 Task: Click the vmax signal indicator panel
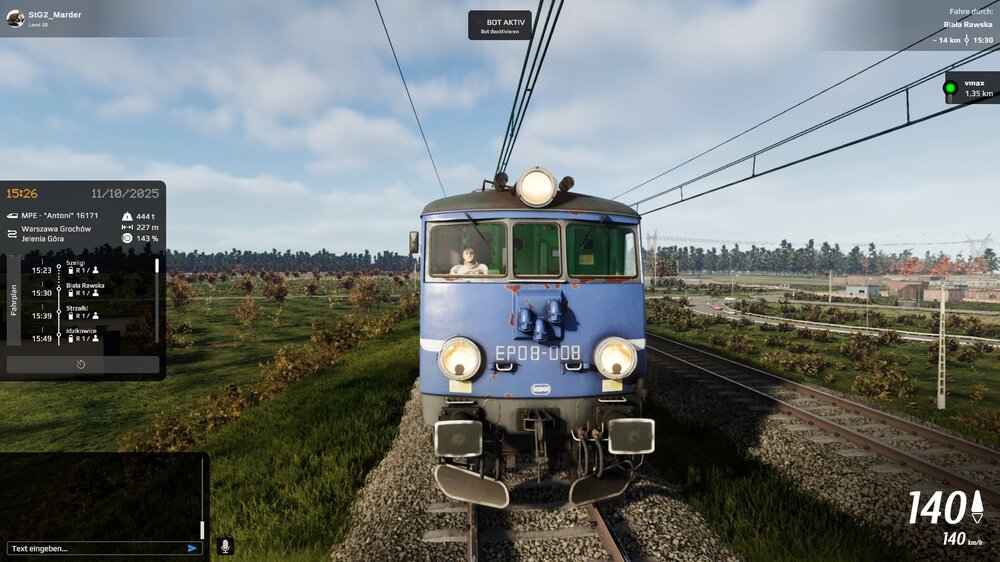[971, 88]
